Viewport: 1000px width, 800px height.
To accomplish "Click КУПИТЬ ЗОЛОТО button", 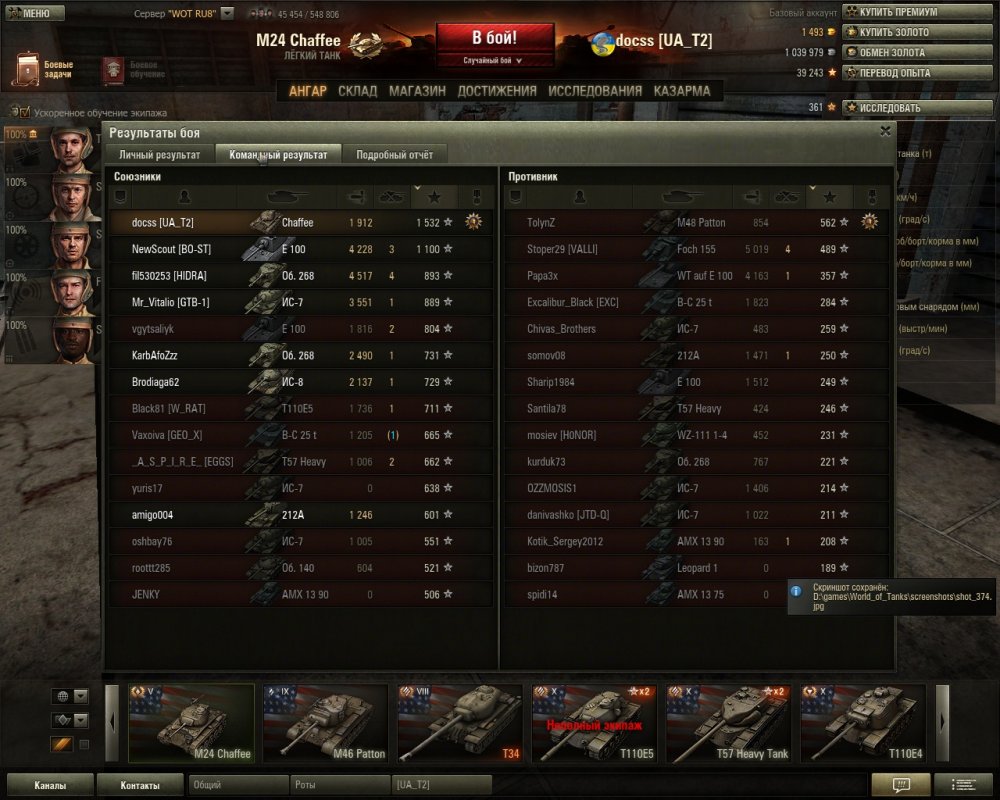I will click(x=892, y=32).
